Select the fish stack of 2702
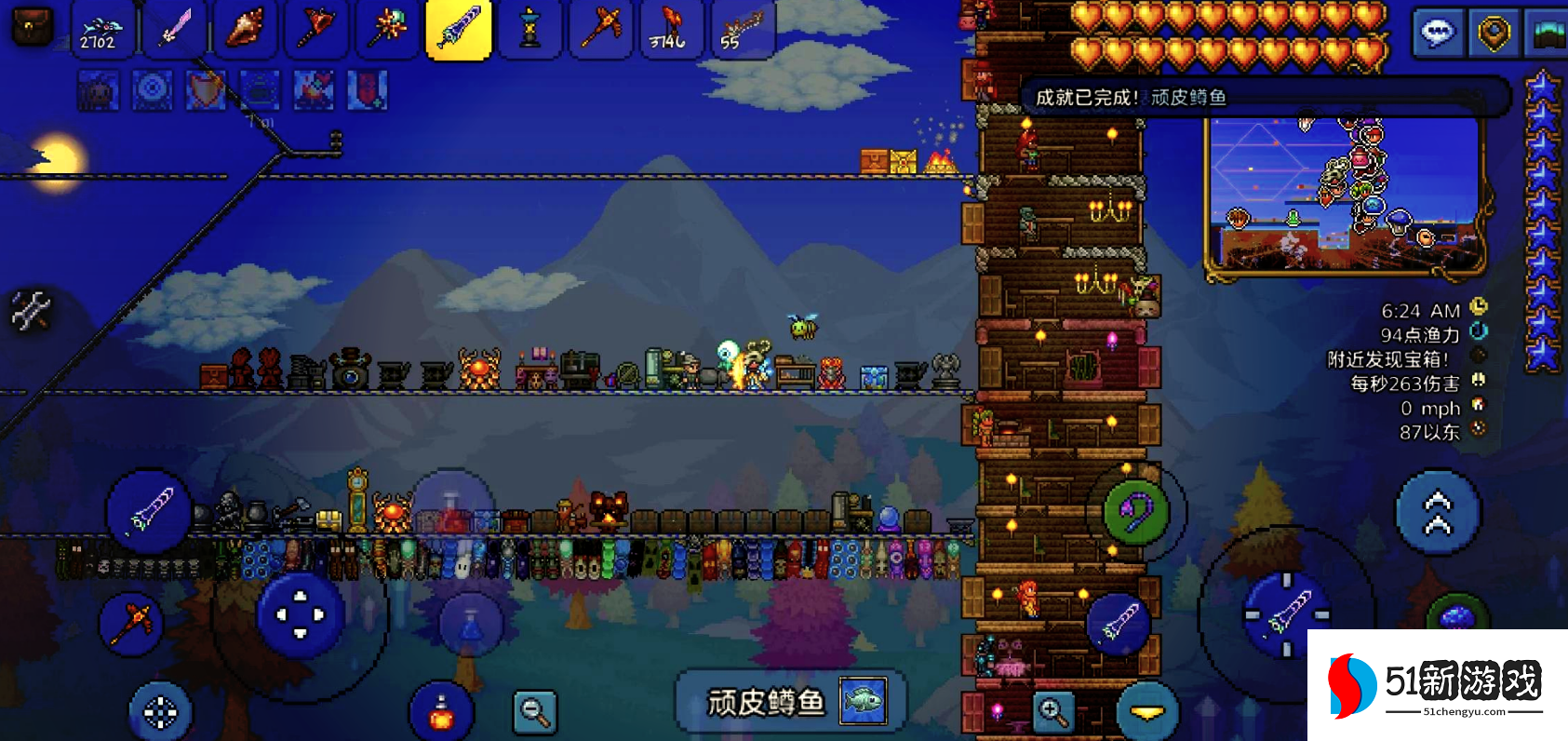Viewport: 1568px width, 741px height. (101, 29)
